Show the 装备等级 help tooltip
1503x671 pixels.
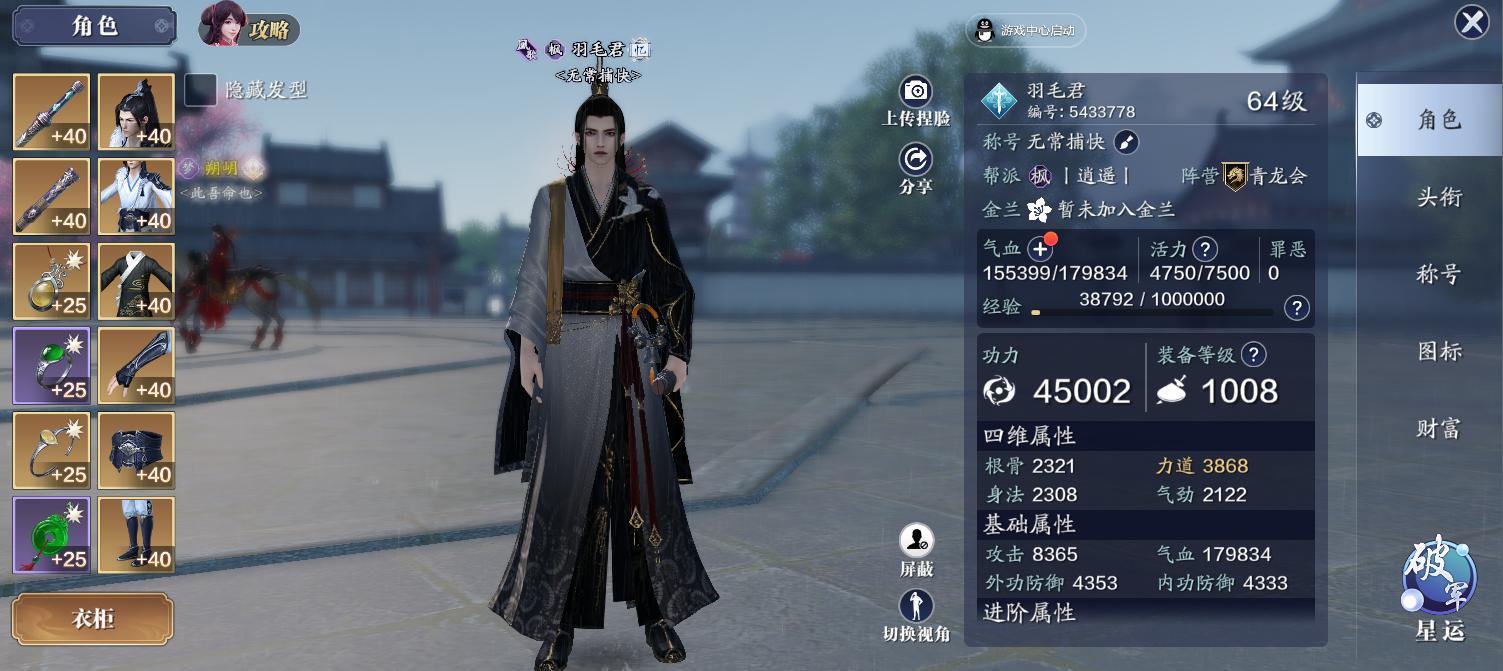pos(1253,354)
